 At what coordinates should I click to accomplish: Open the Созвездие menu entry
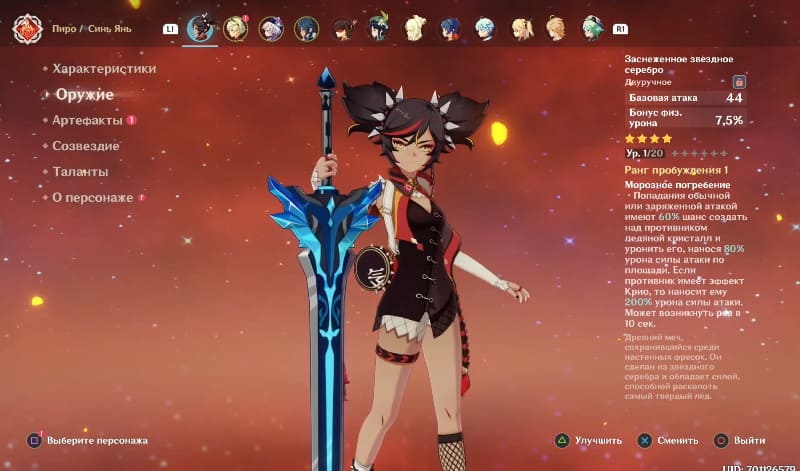pyautogui.click(x=86, y=146)
